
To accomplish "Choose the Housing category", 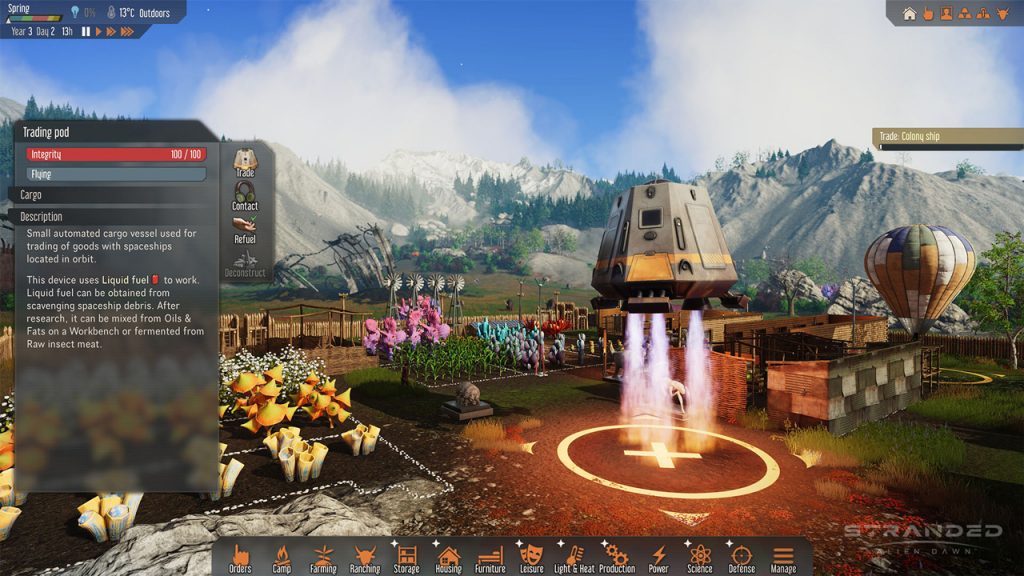I will tap(448, 557).
